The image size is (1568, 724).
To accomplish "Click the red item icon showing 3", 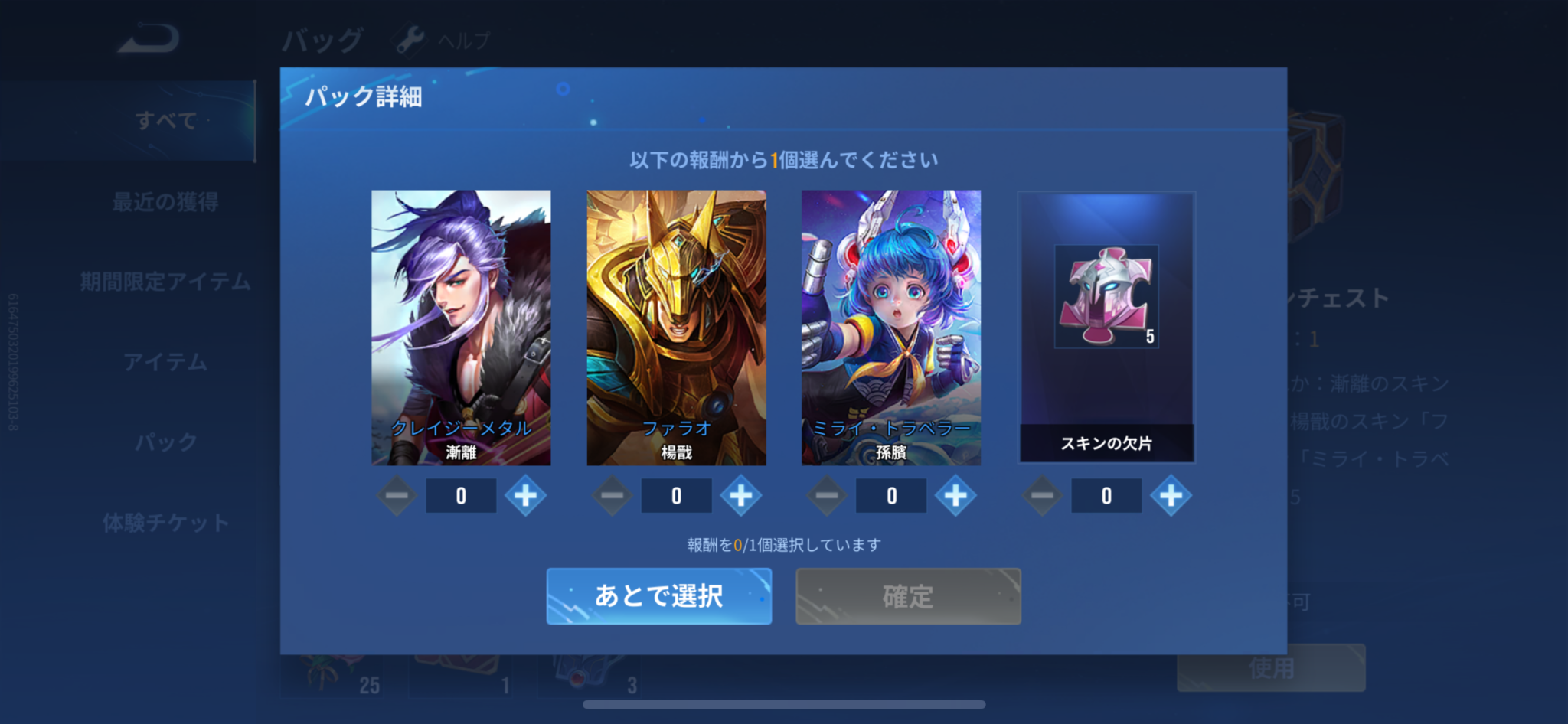I will 590,673.
